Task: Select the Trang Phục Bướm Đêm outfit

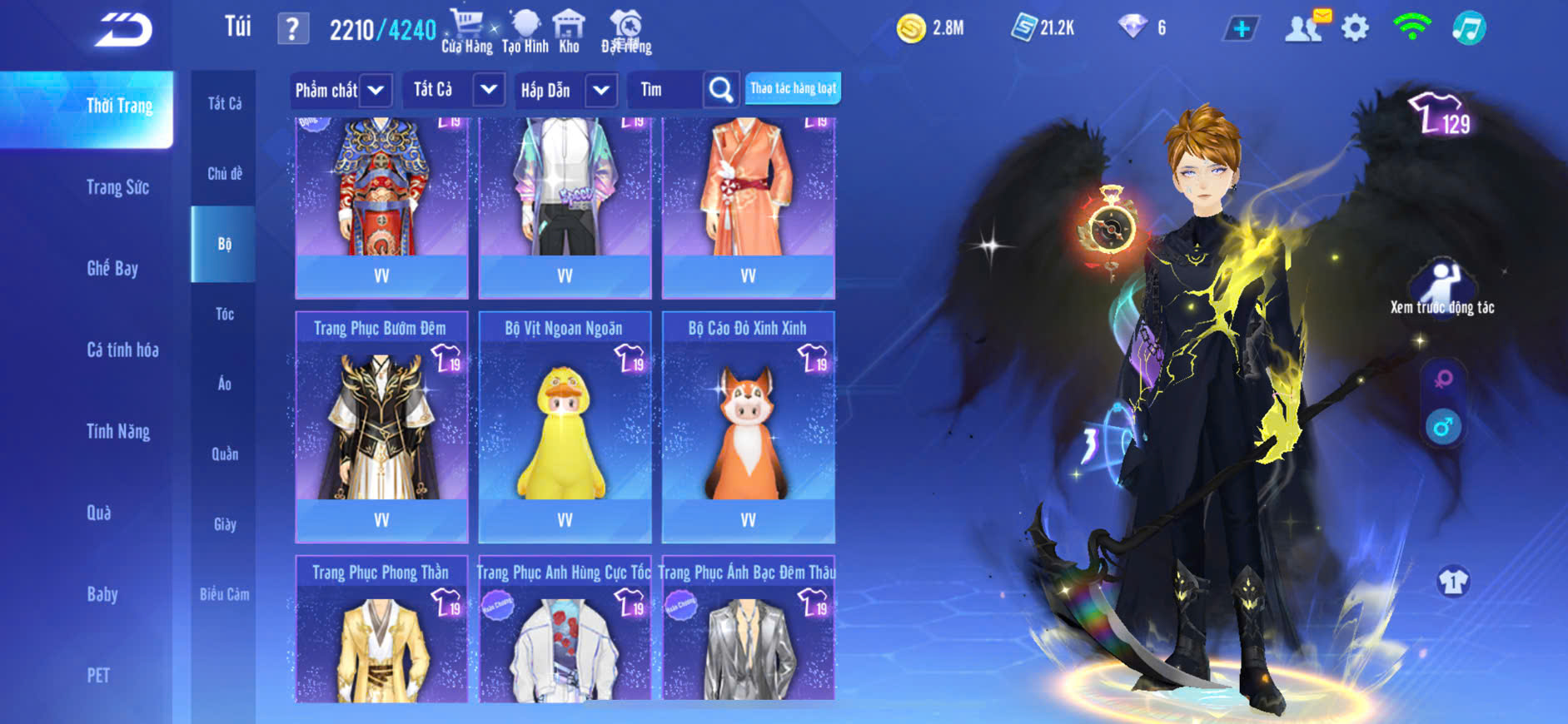Action: click(x=381, y=426)
